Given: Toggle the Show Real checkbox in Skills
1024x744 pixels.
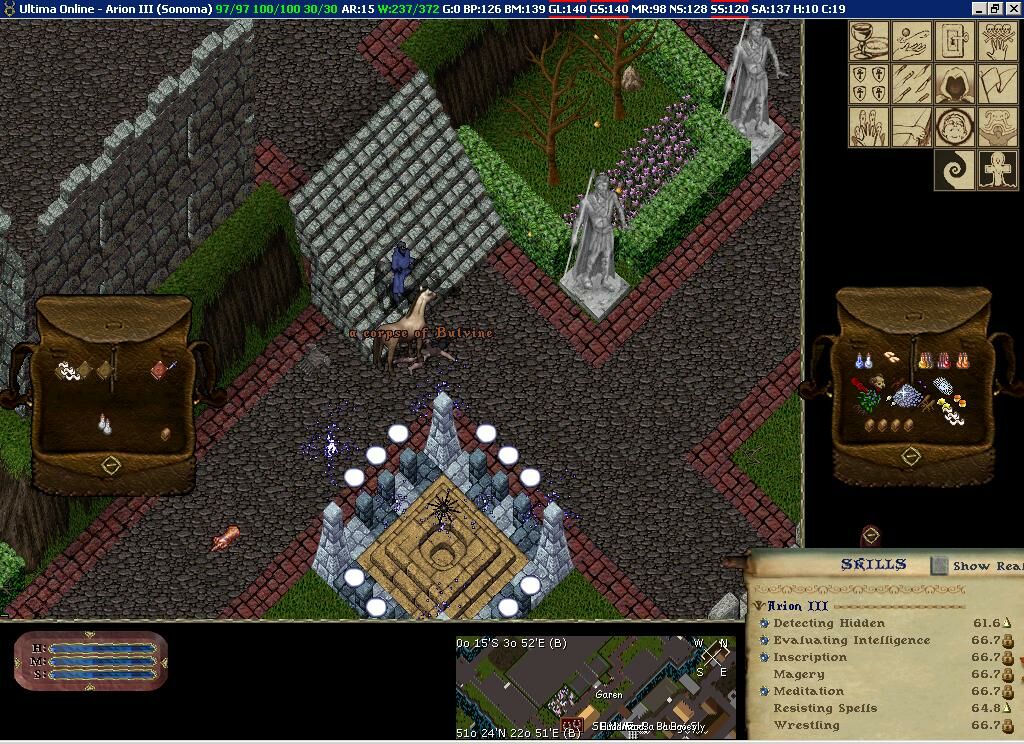Looking at the screenshot, I should pyautogui.click(x=939, y=566).
